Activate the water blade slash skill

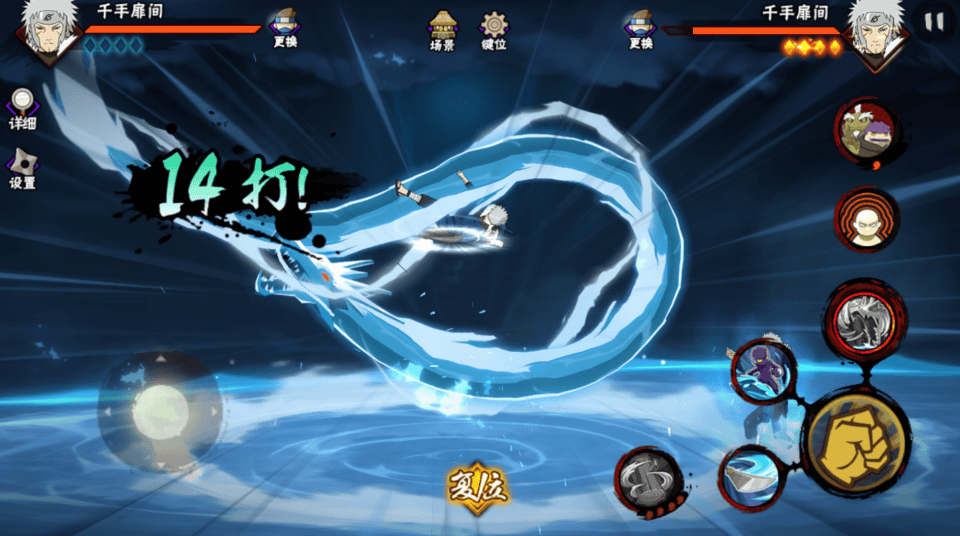(749, 476)
